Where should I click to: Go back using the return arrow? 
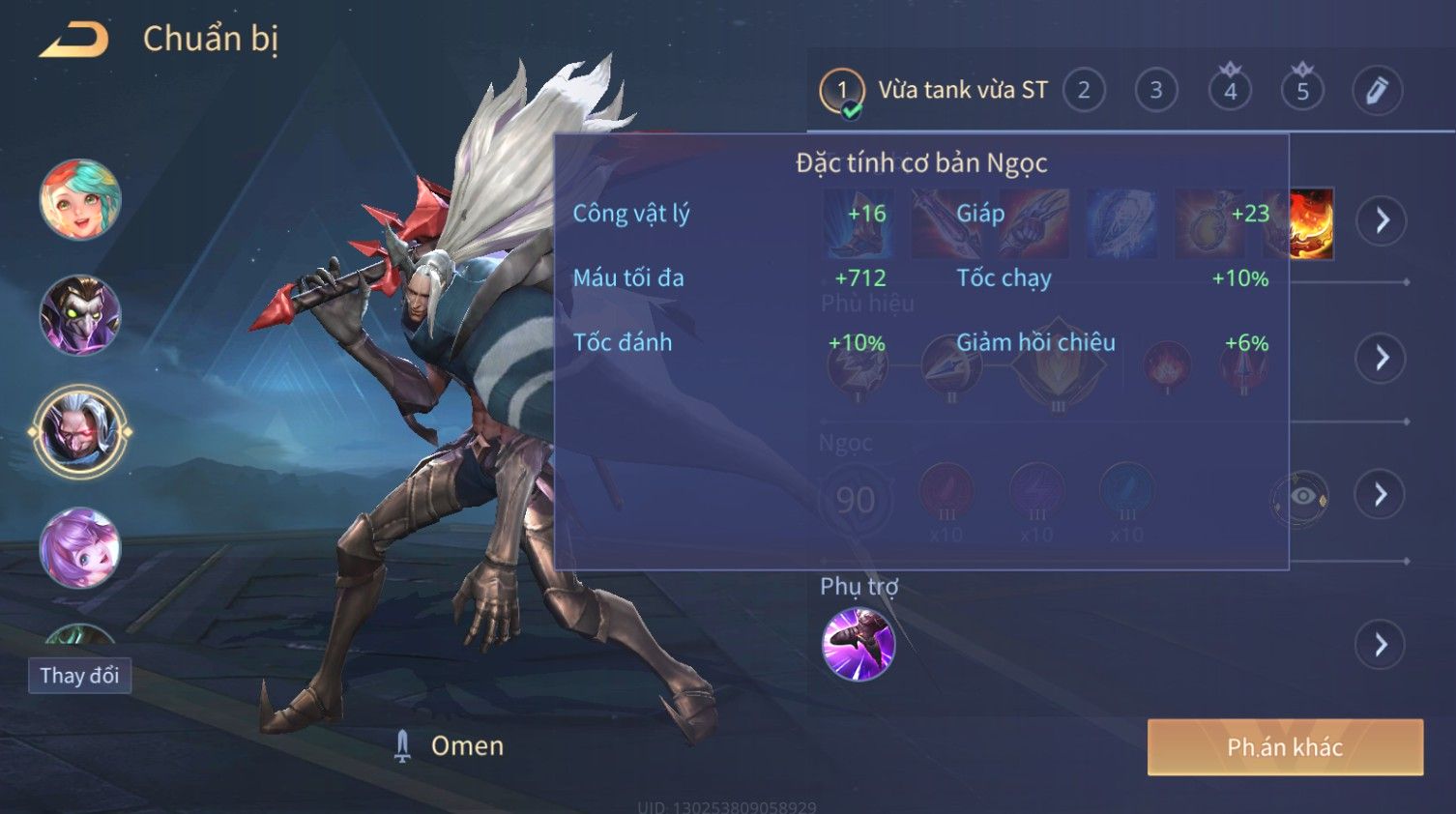tap(74, 40)
